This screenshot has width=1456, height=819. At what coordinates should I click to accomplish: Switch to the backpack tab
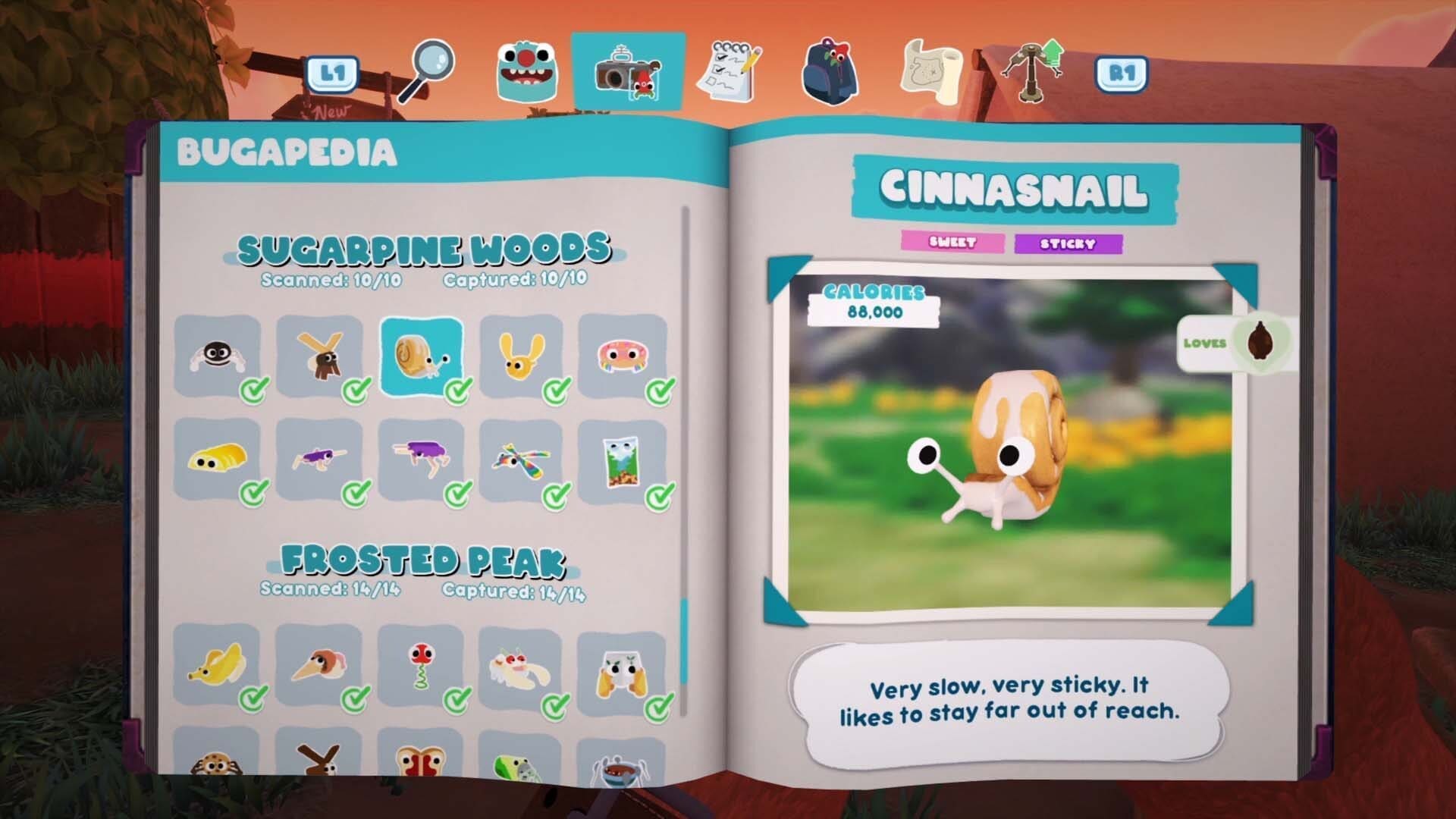(830, 73)
